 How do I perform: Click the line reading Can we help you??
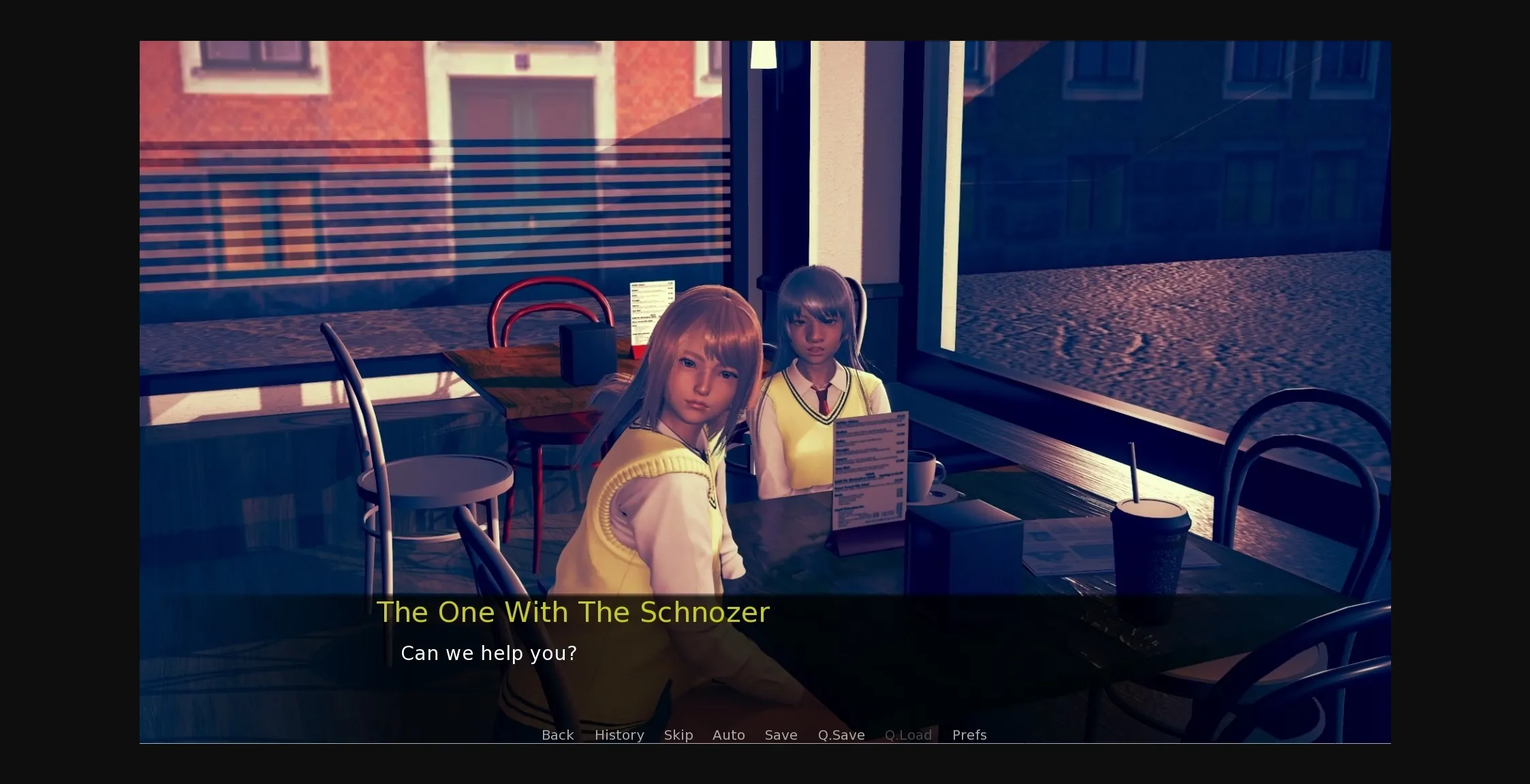click(x=488, y=653)
